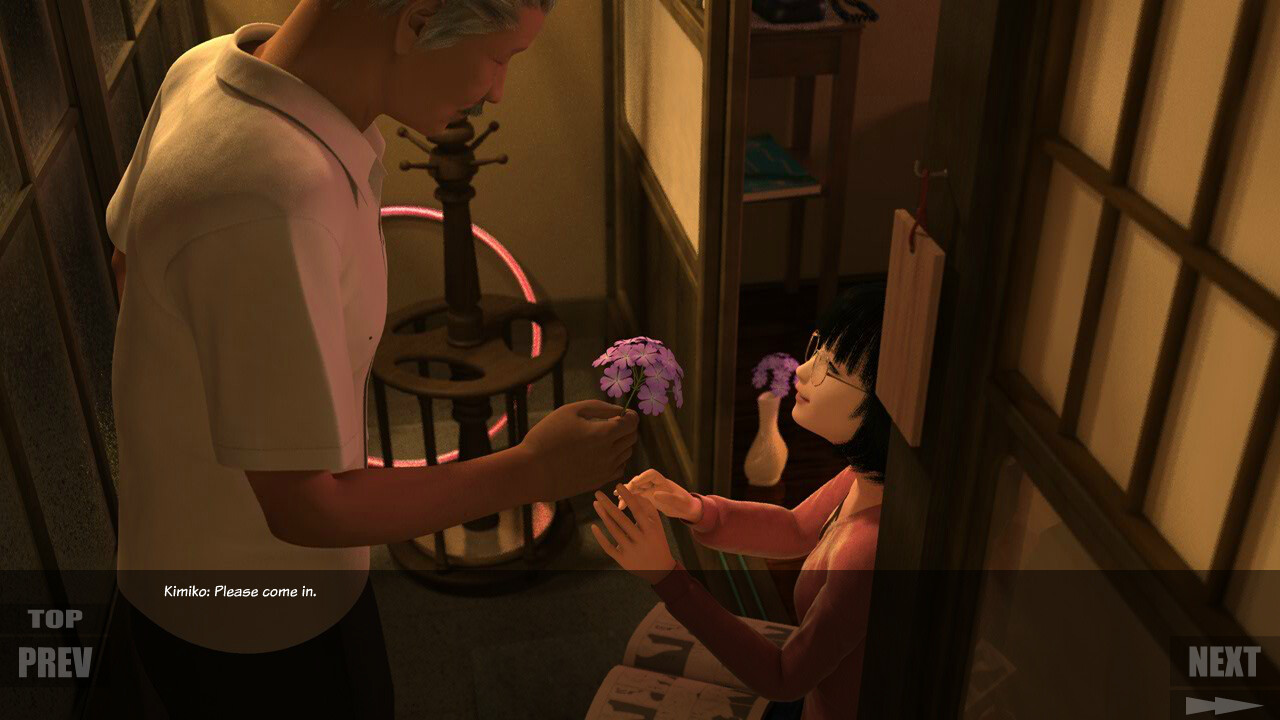
Task: Advance with the NEXT button
Action: pos(1223,662)
